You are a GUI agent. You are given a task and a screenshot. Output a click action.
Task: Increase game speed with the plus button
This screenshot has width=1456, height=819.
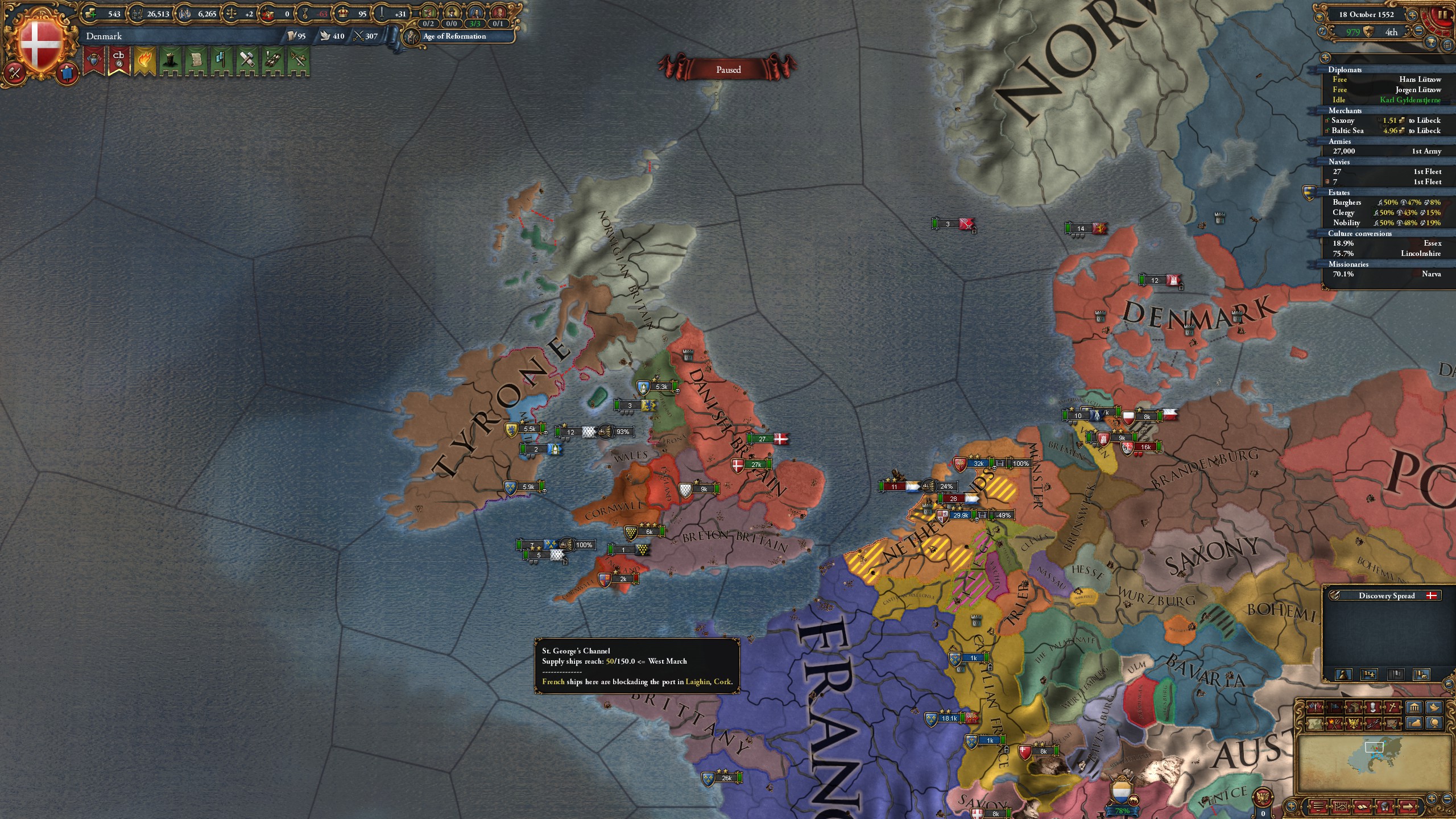[x=1412, y=15]
